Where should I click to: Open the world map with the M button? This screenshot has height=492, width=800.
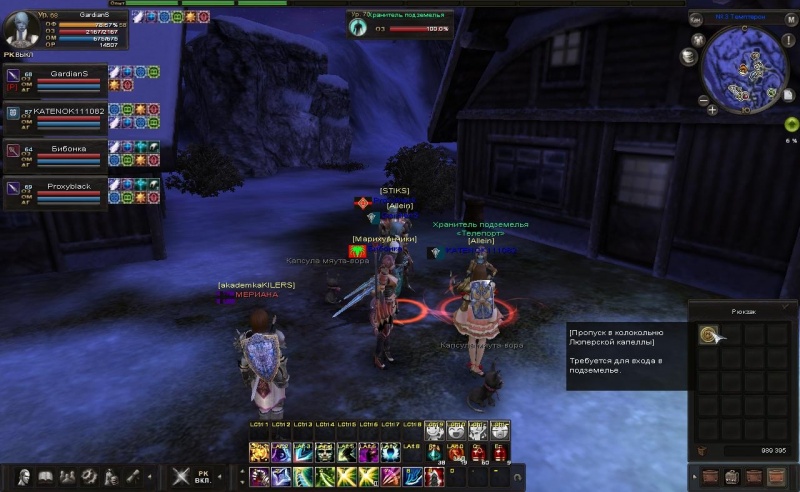tap(792, 19)
